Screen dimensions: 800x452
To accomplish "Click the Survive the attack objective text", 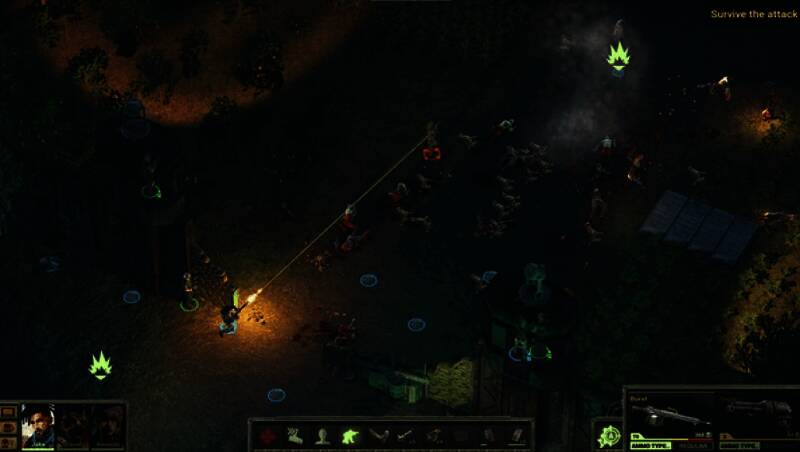I will coord(754,14).
